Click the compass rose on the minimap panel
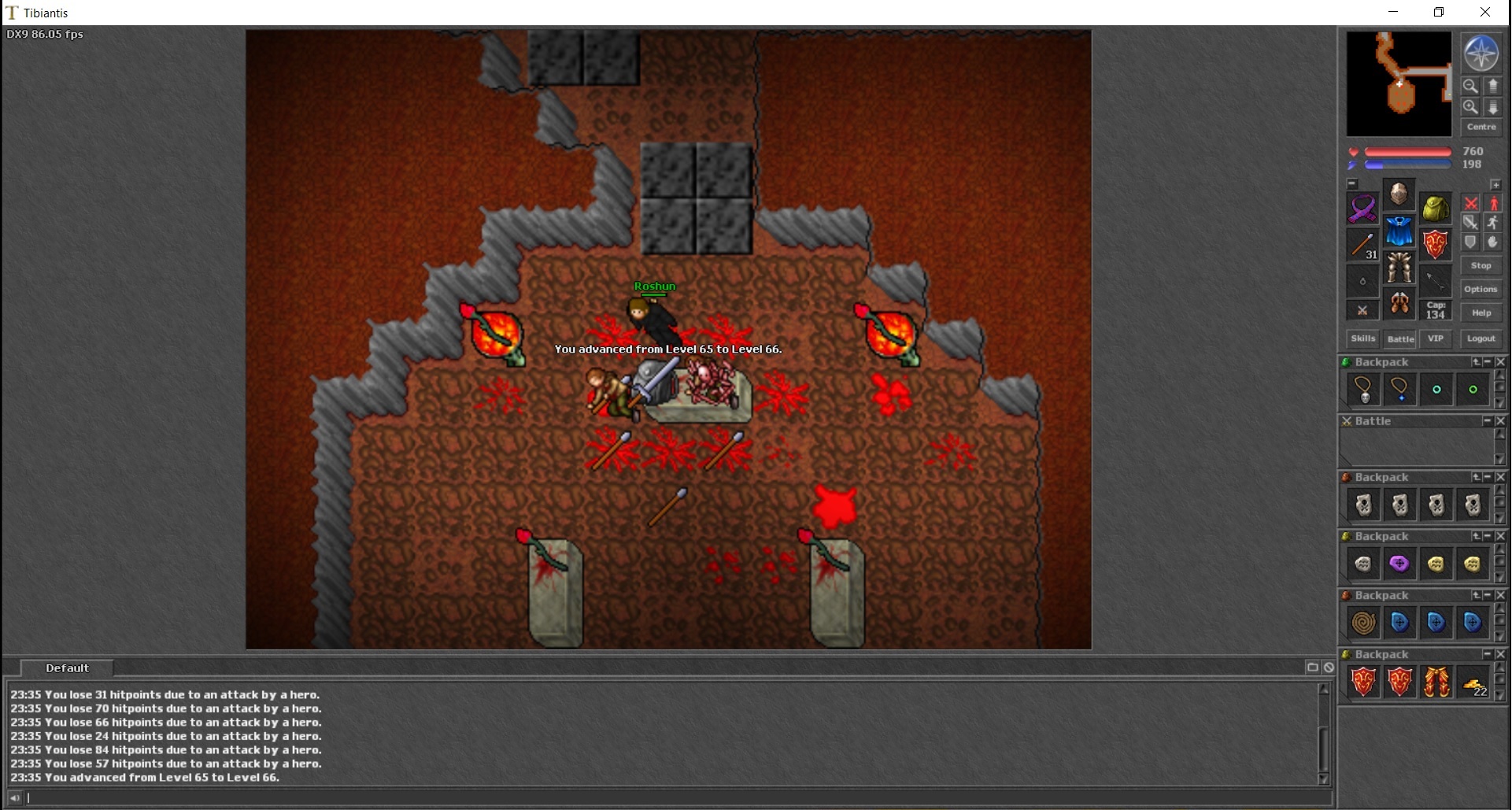Image resolution: width=1512 pixels, height=810 pixels. click(x=1481, y=54)
